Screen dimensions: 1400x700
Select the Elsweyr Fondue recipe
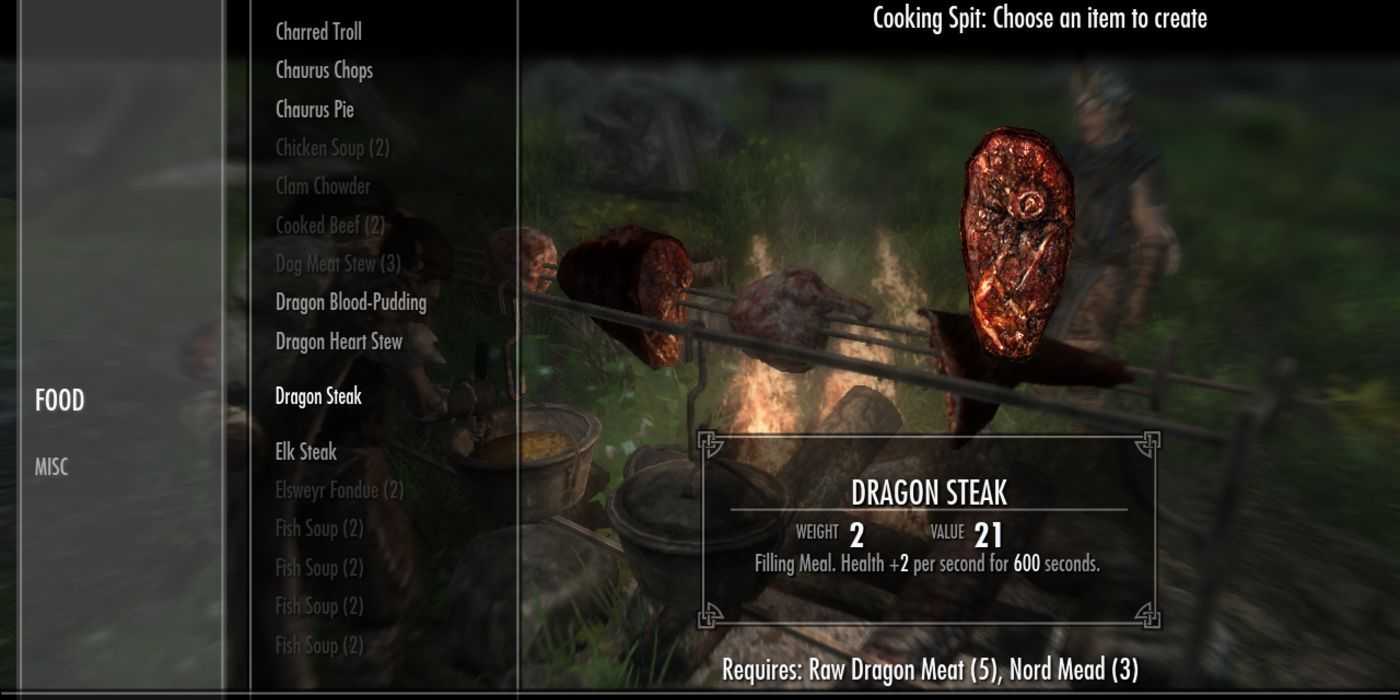(x=339, y=490)
